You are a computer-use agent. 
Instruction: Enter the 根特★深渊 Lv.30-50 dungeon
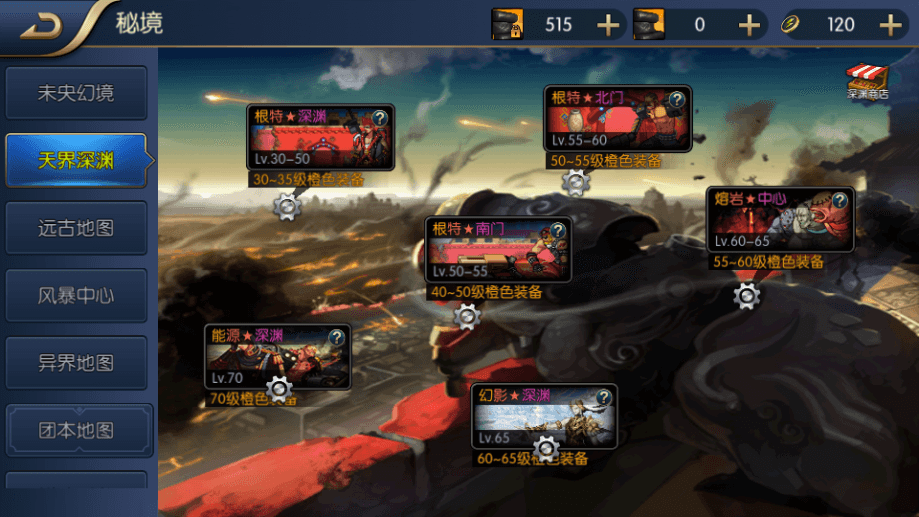[320, 140]
